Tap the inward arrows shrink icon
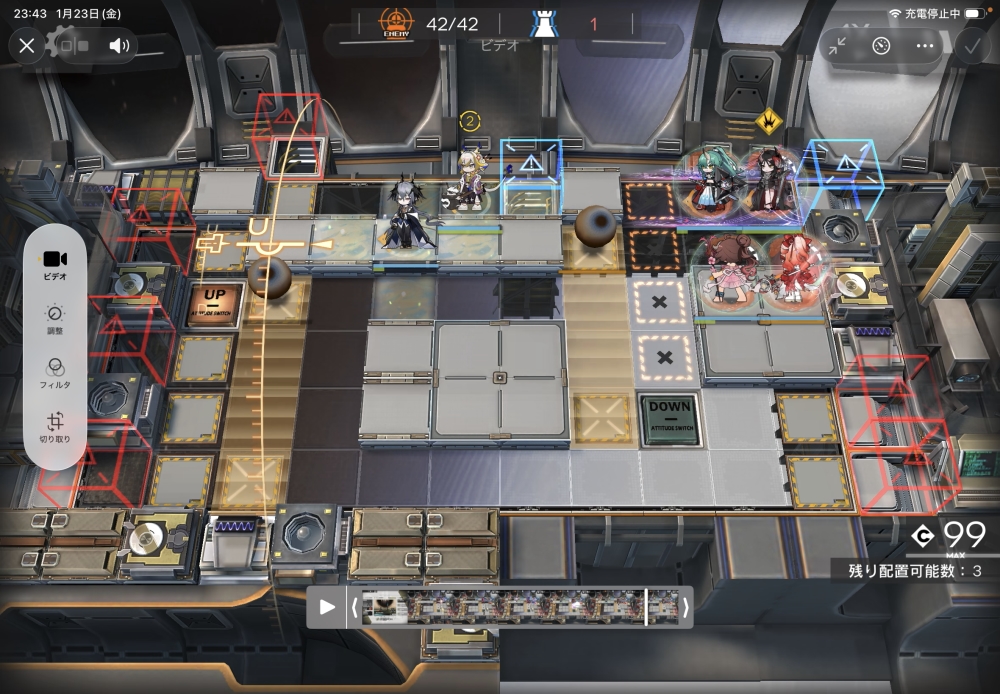Viewport: 1000px width, 694px height. click(x=837, y=45)
